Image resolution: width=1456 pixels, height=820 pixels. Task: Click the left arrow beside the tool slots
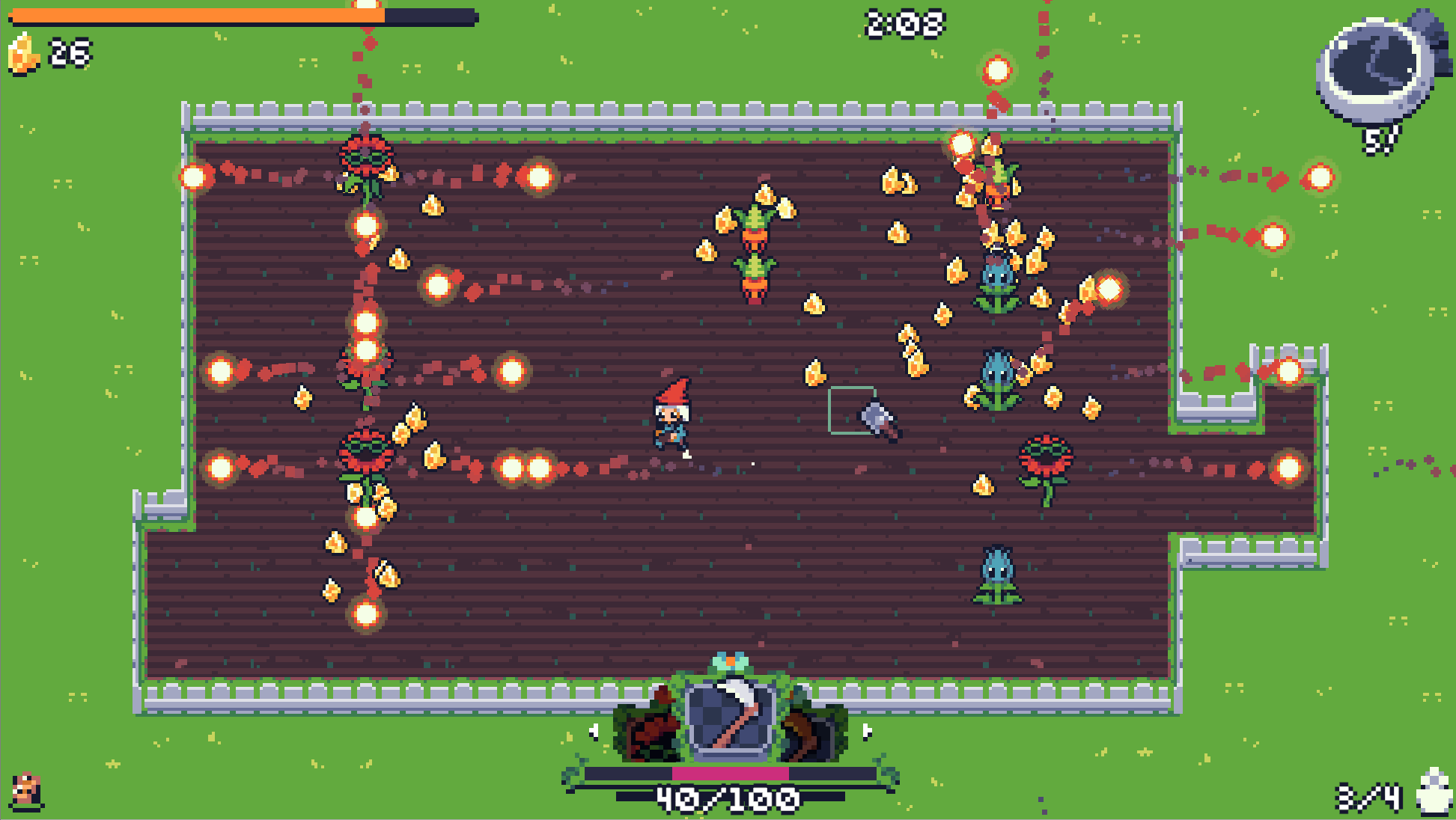pos(594,731)
